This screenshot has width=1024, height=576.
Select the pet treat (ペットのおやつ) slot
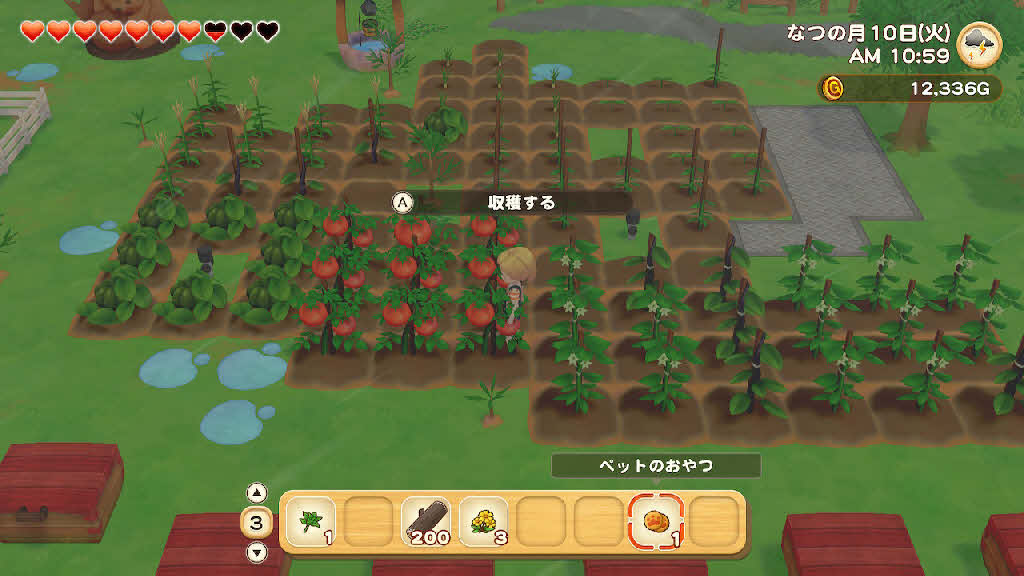click(655, 521)
